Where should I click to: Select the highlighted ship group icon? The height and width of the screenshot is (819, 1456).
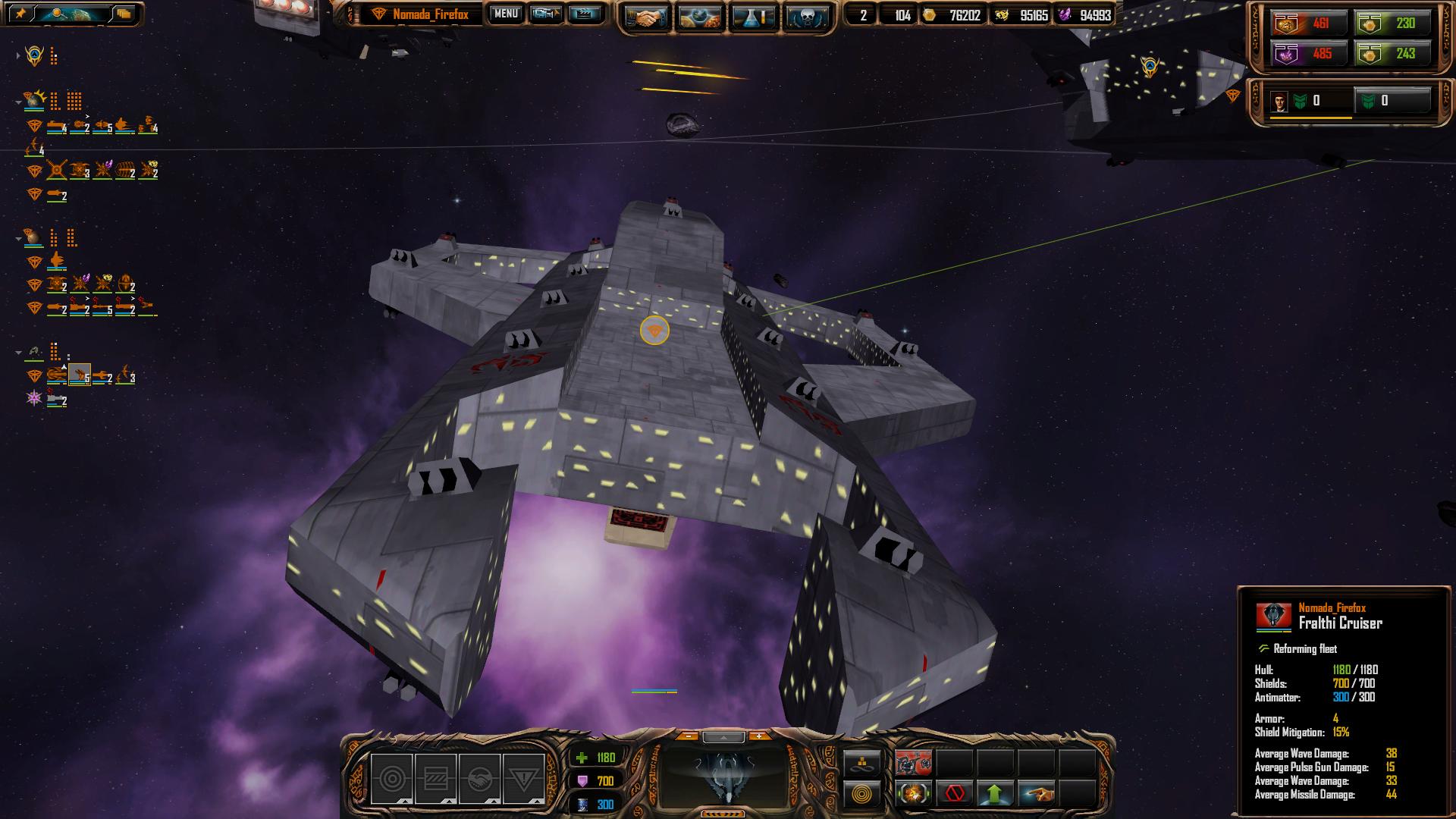pyautogui.click(x=79, y=375)
